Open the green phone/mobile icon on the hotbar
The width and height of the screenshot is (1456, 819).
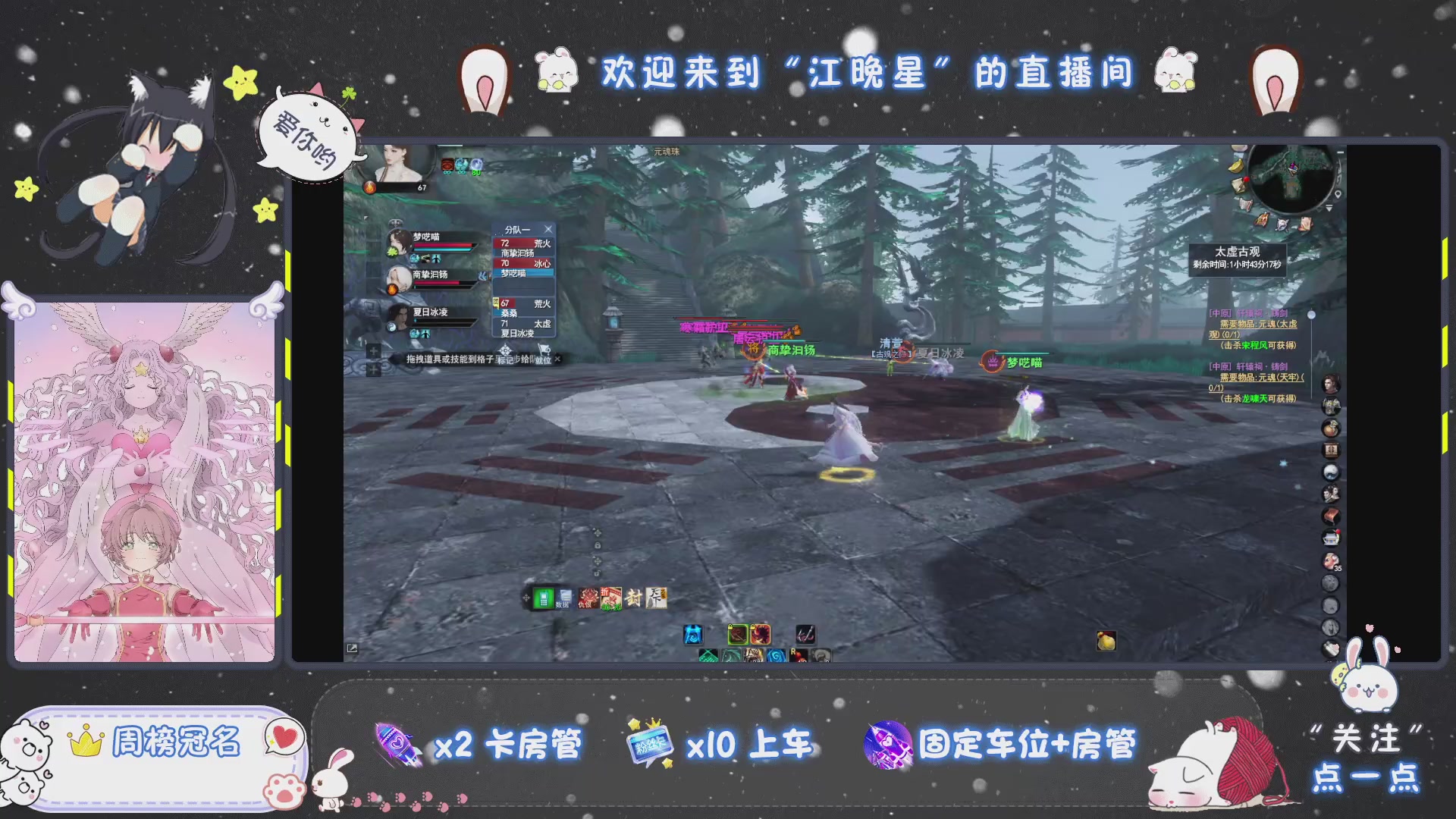tap(542, 598)
